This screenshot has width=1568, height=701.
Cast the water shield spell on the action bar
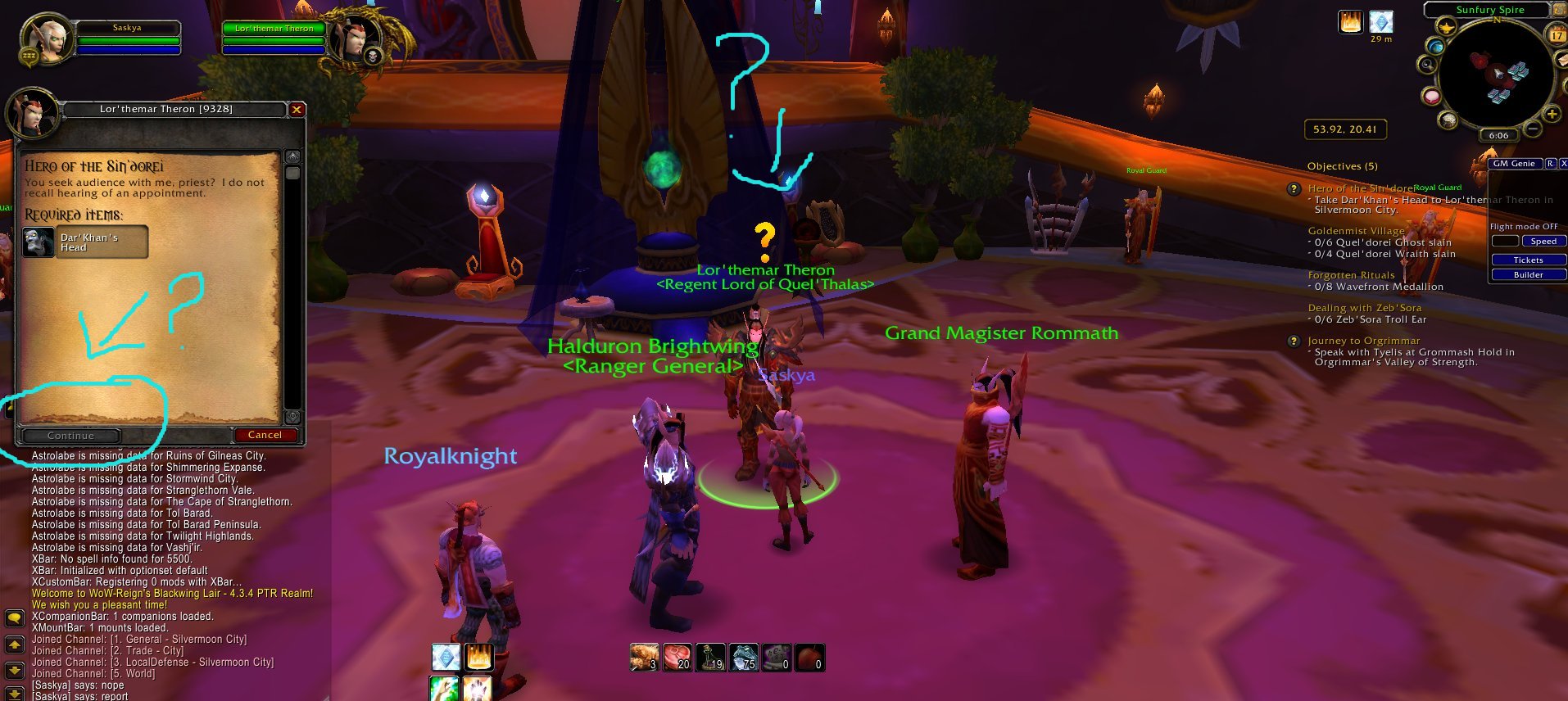coord(445,656)
